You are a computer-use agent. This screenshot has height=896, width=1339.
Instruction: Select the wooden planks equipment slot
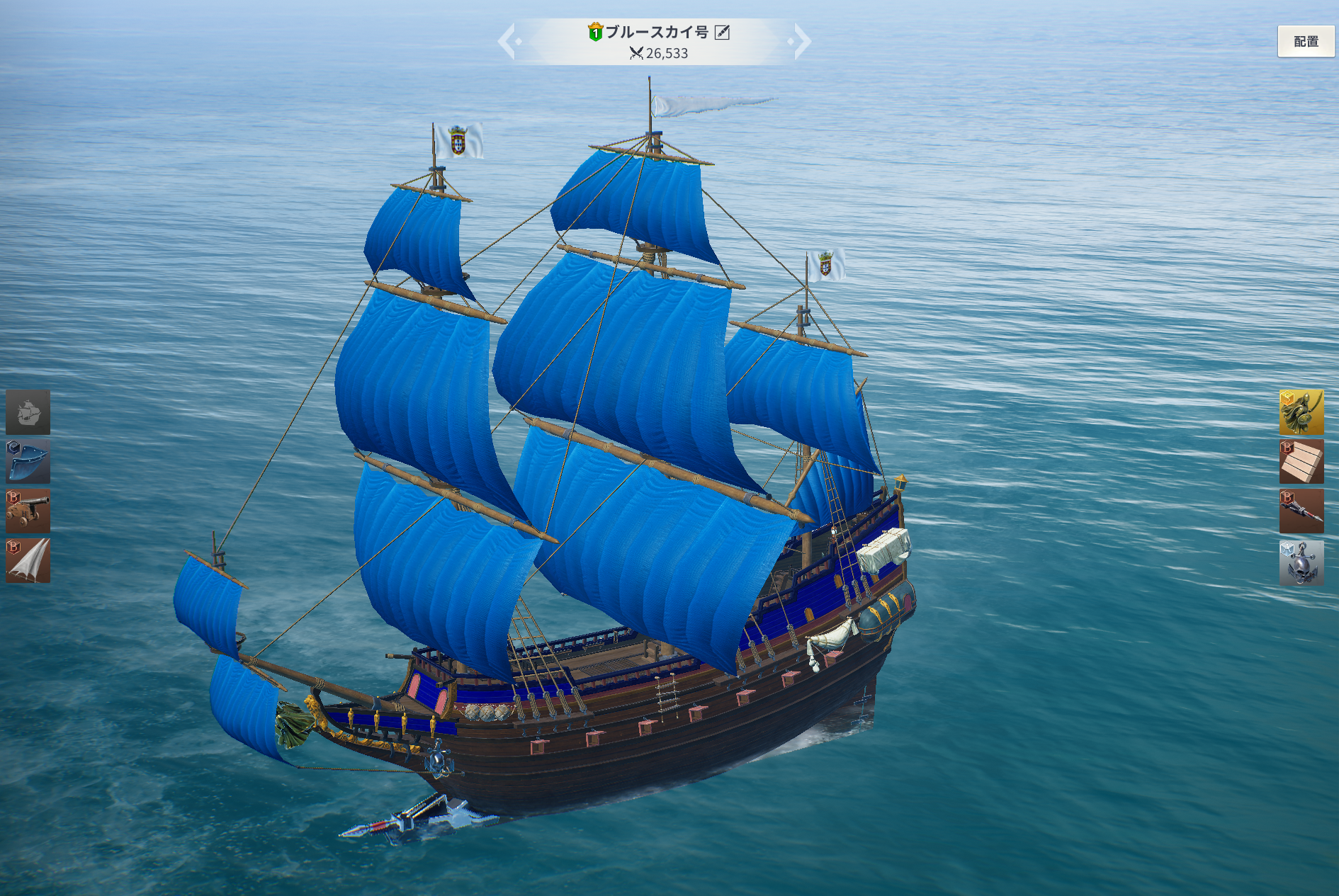tap(1301, 461)
